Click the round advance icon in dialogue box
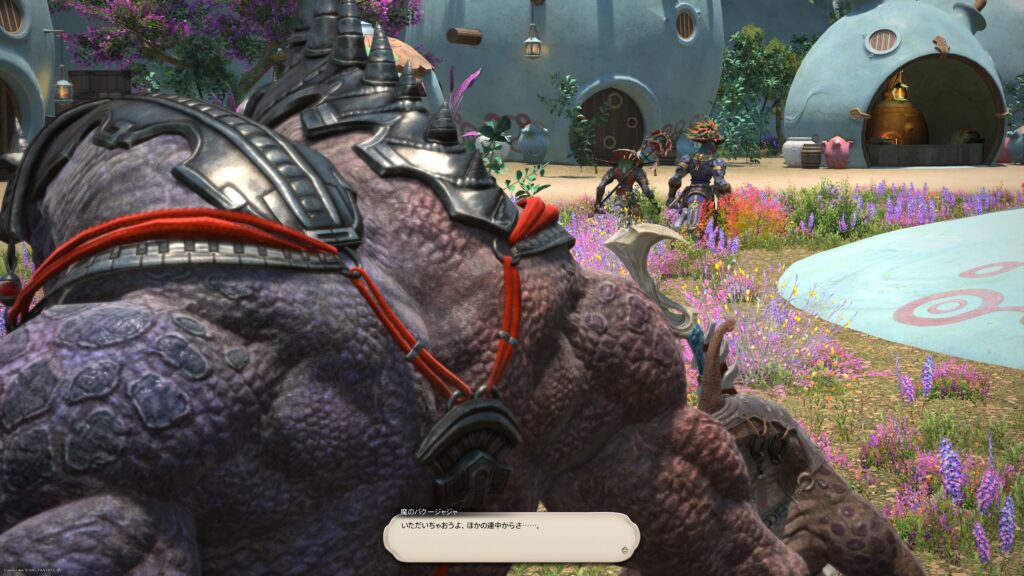Screen dimensions: 1024x576 click(x=624, y=550)
